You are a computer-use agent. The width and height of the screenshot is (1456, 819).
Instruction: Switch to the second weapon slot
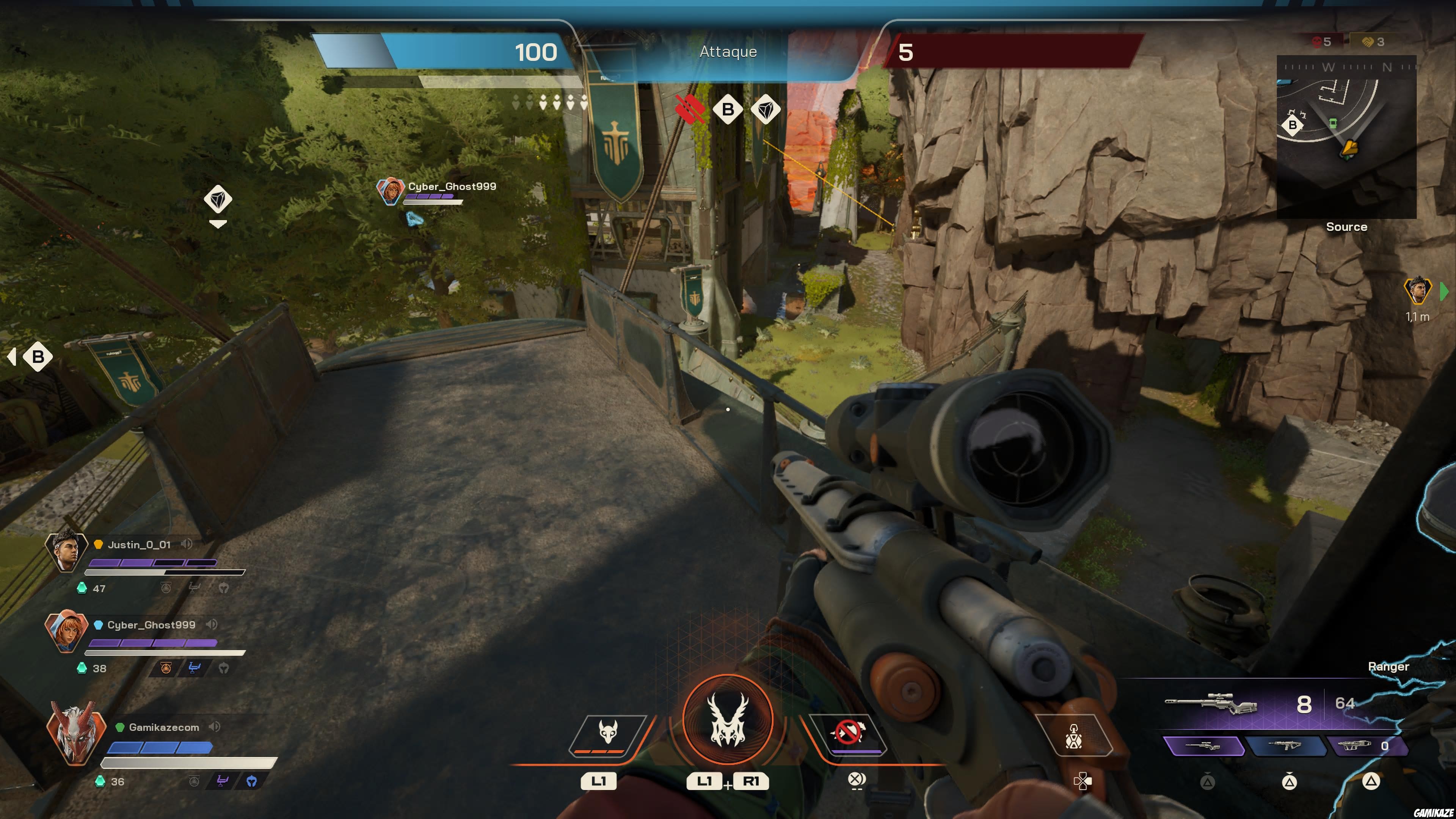point(1287,746)
